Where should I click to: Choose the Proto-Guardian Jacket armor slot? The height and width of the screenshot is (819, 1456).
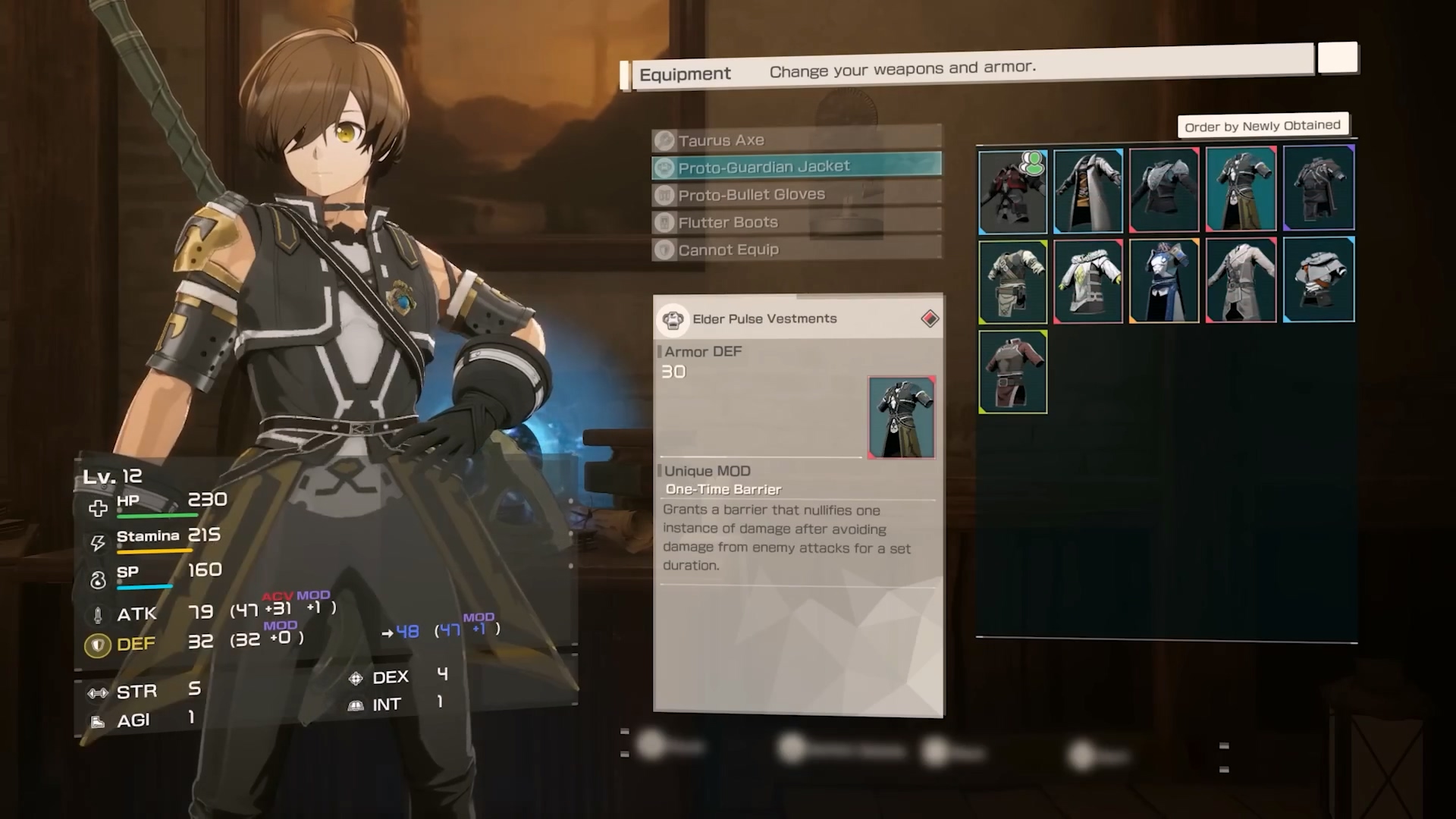796,167
